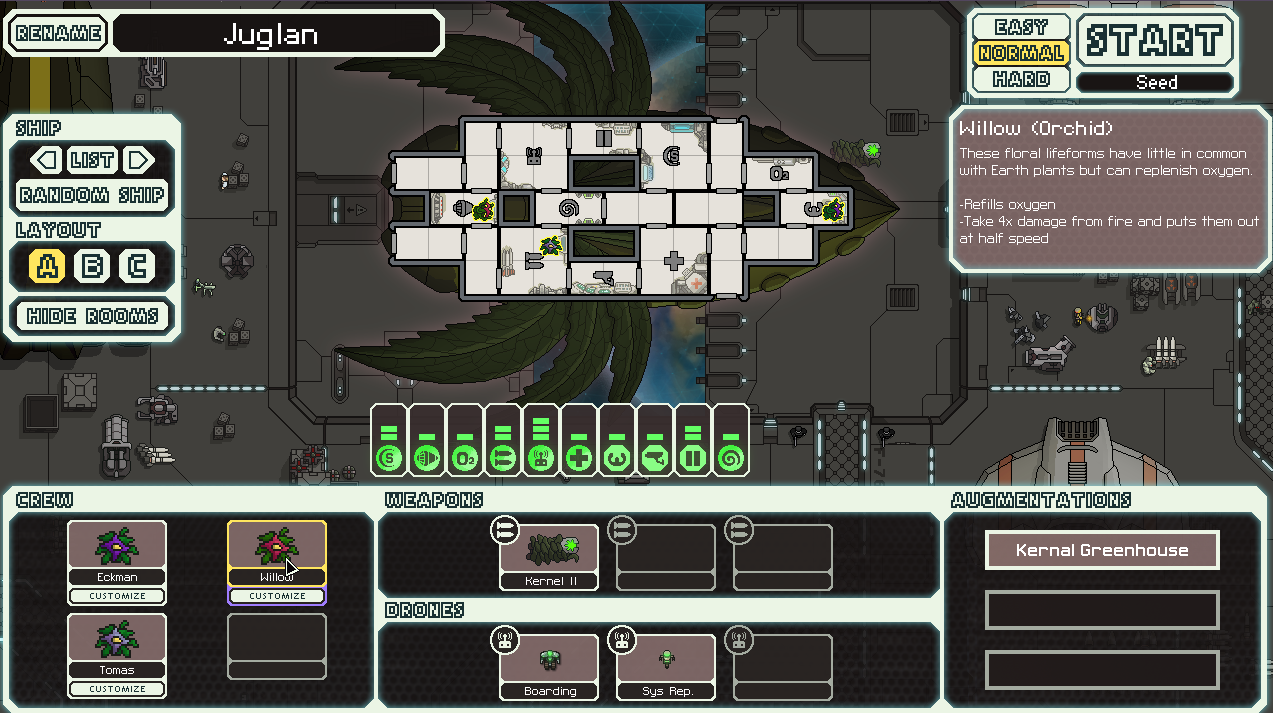The width and height of the screenshot is (1273, 713).
Task: Select the Kernal Greenhouse augmentation
Action: (1102, 550)
